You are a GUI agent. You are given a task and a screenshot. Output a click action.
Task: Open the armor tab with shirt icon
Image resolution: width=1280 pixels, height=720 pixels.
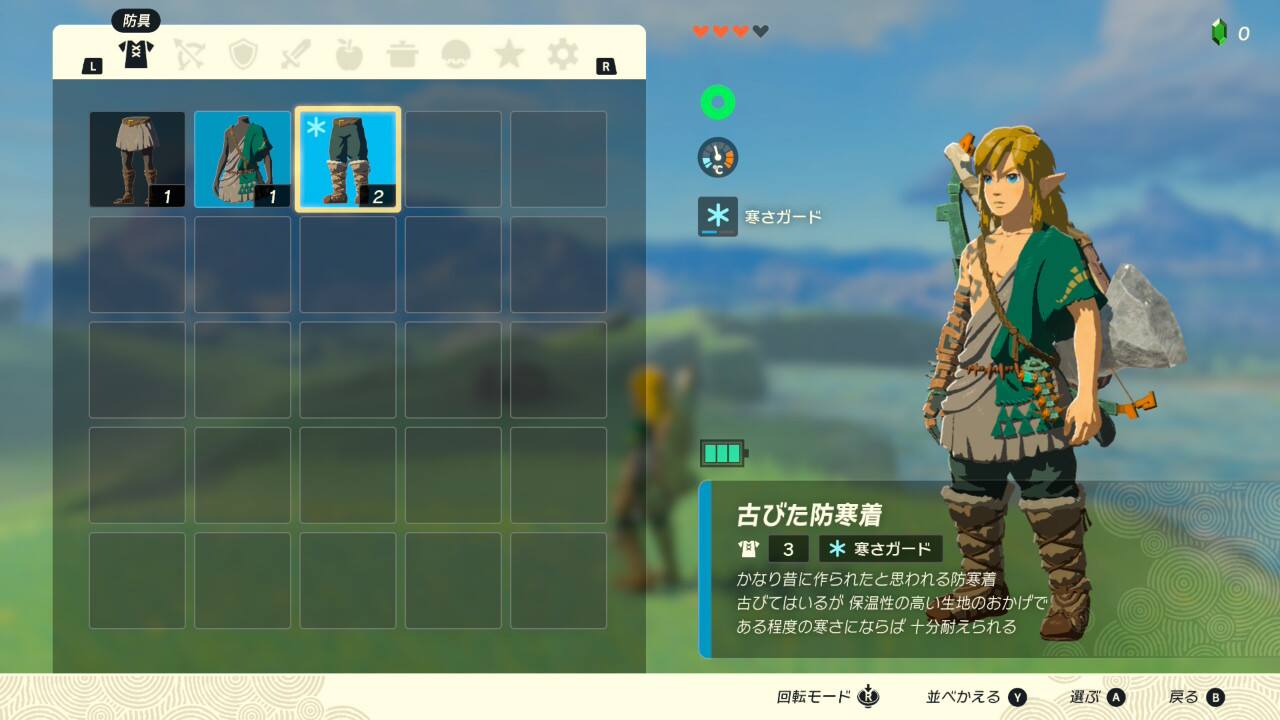click(135, 54)
